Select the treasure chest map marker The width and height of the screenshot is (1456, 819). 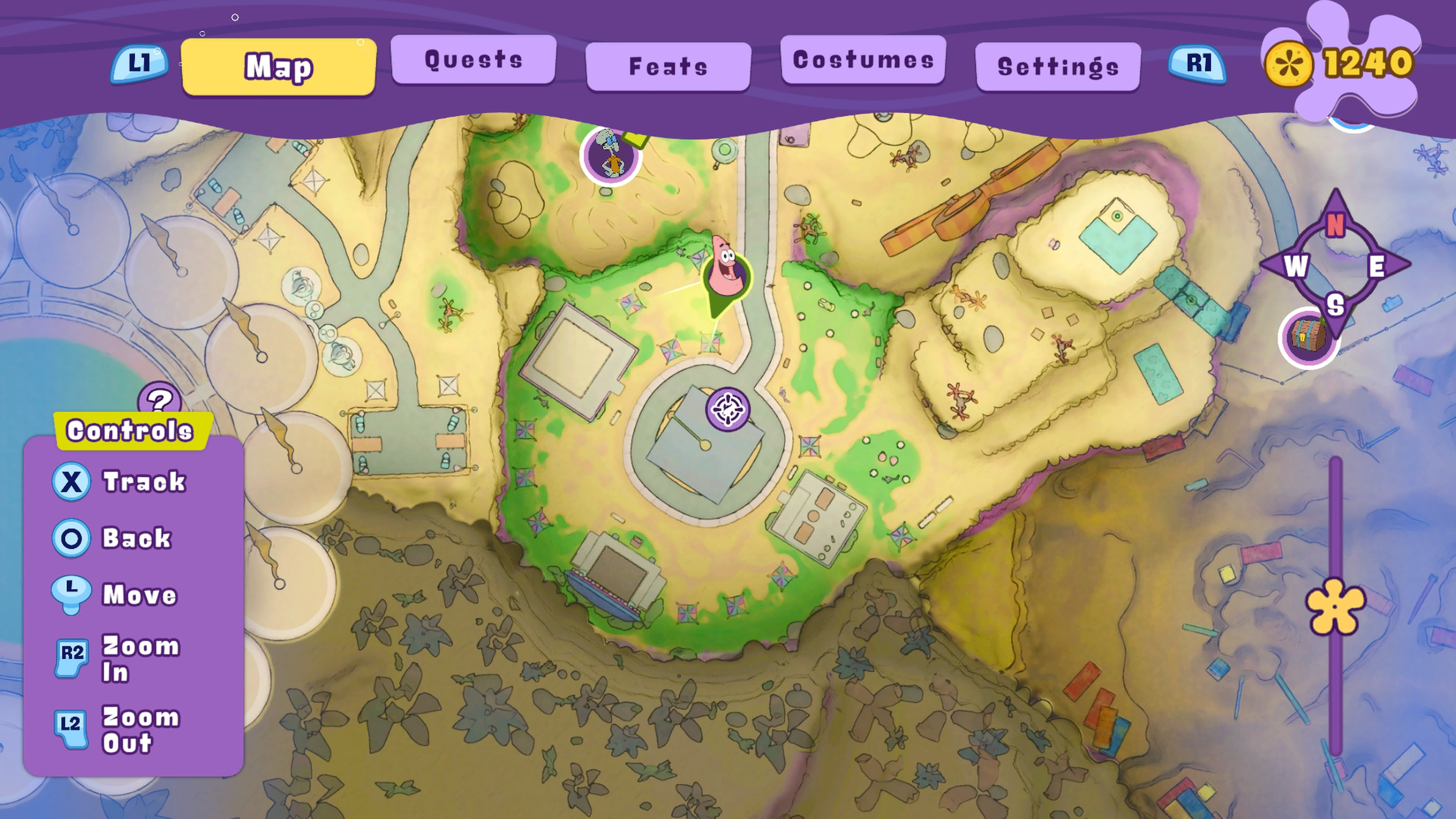tap(1308, 338)
